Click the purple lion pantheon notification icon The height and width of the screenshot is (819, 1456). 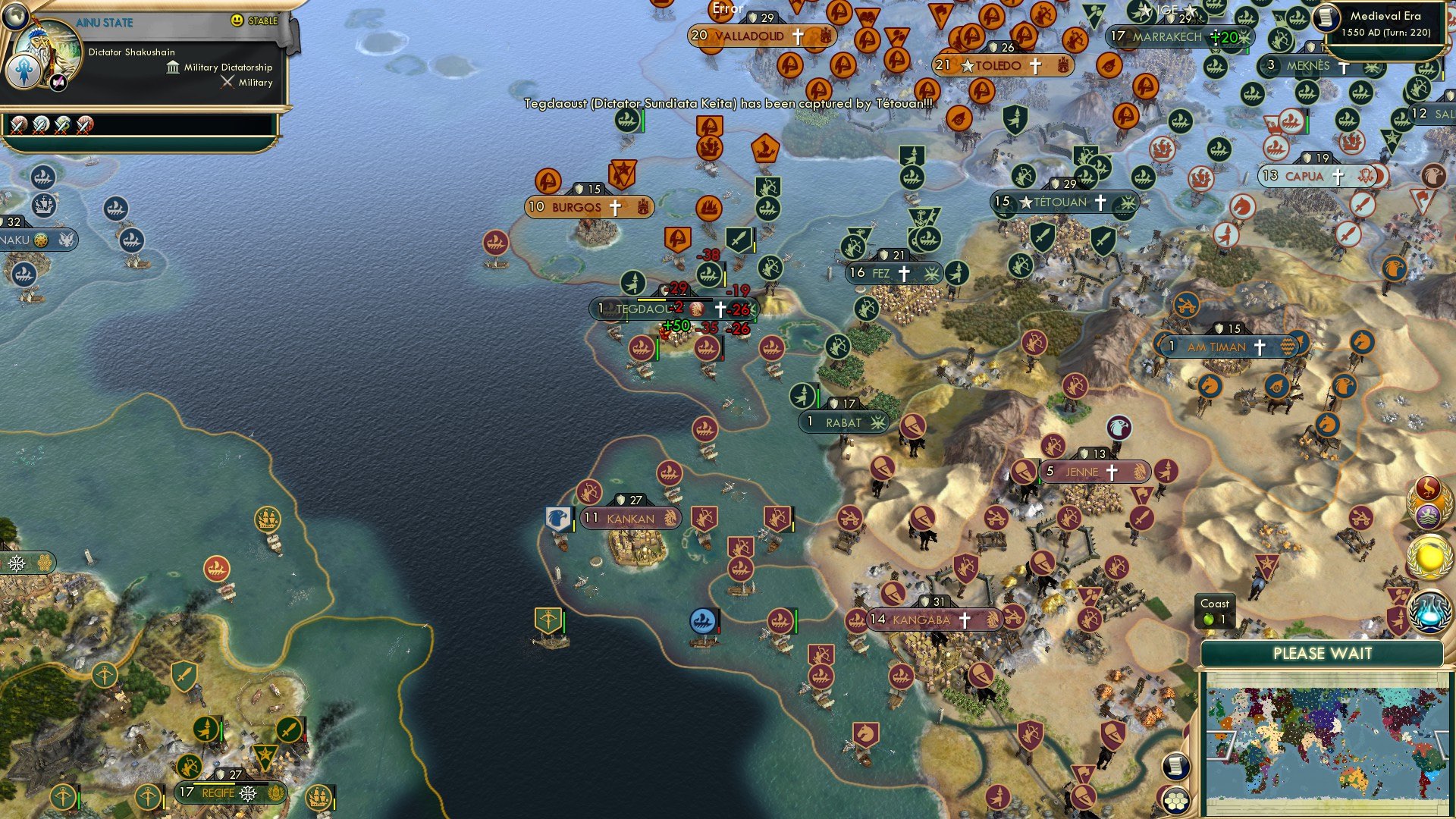pos(1429,514)
